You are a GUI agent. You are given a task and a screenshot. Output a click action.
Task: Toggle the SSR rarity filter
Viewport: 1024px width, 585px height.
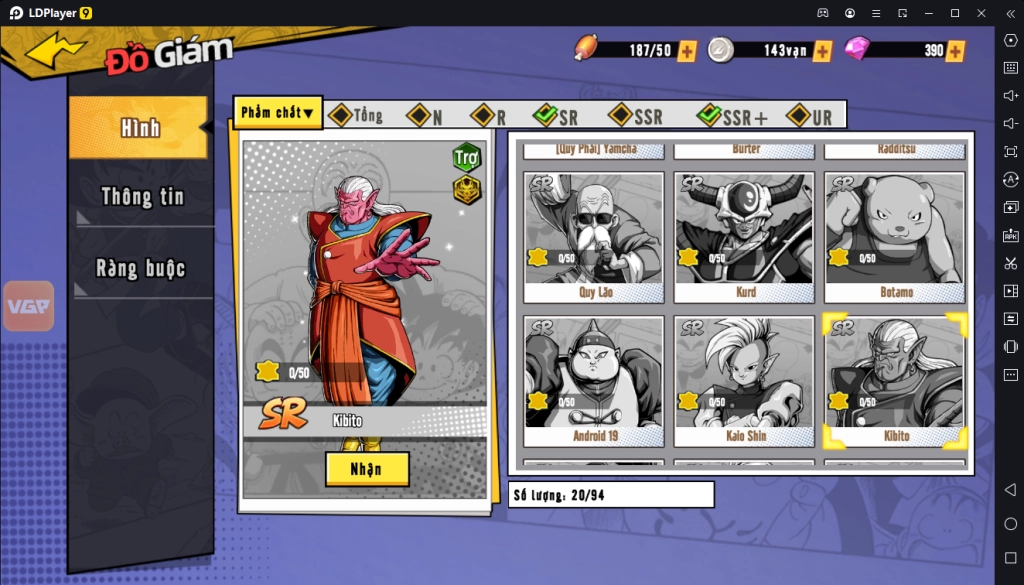621,116
